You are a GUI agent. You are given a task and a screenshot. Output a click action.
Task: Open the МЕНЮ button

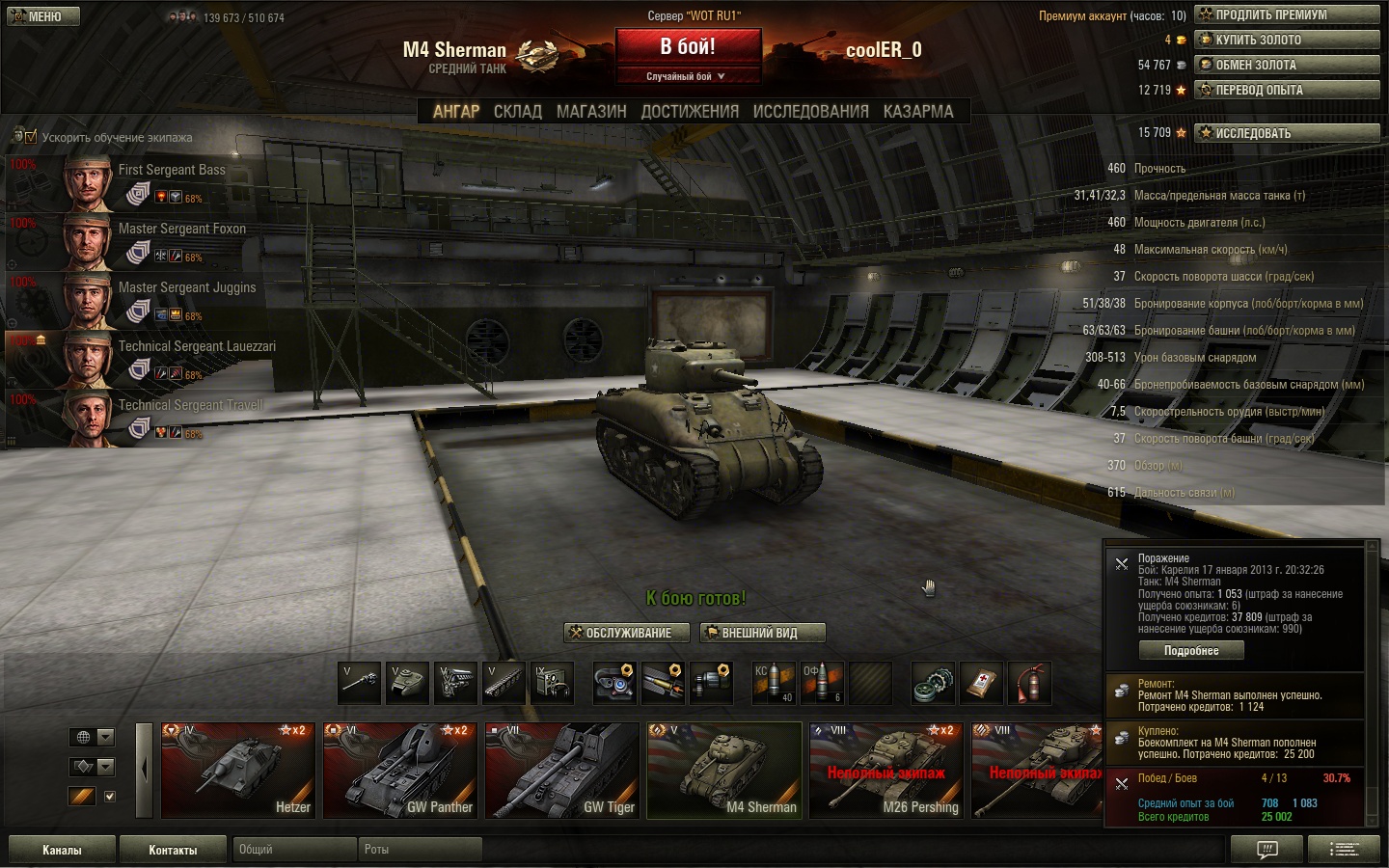[x=43, y=16]
